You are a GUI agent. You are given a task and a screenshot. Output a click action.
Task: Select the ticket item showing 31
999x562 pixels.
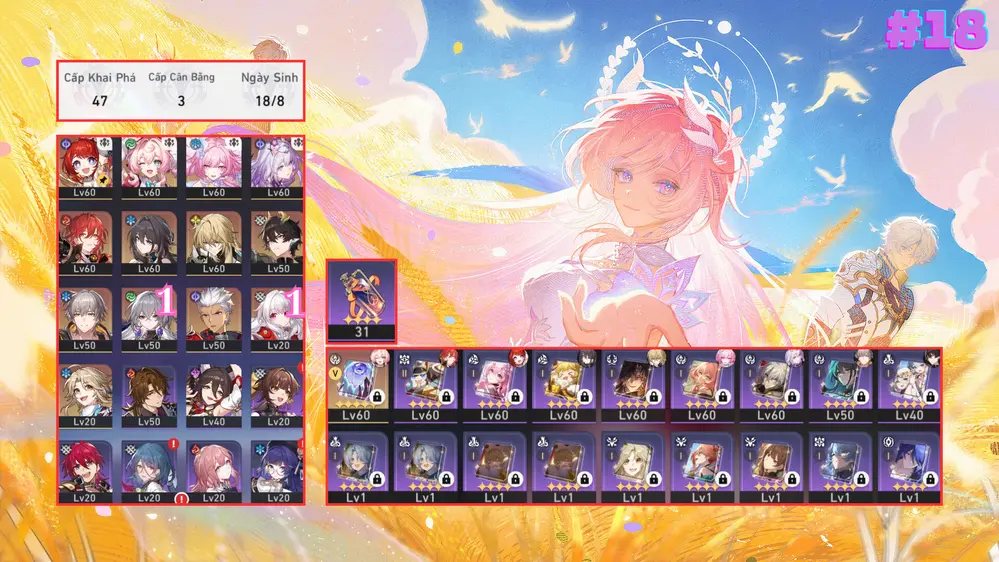[x=361, y=301]
